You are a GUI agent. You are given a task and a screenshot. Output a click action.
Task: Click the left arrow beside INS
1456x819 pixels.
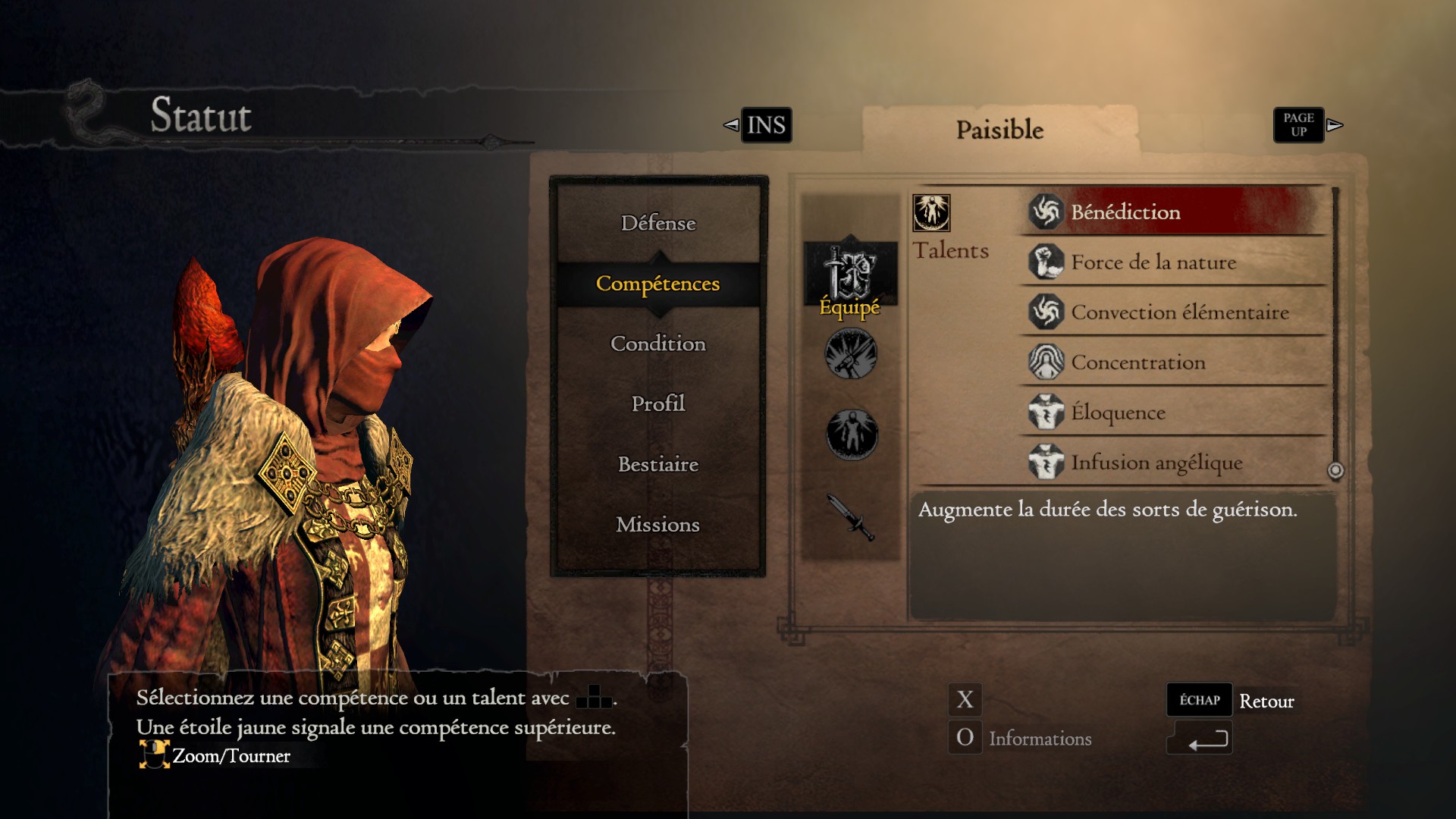pos(731,125)
